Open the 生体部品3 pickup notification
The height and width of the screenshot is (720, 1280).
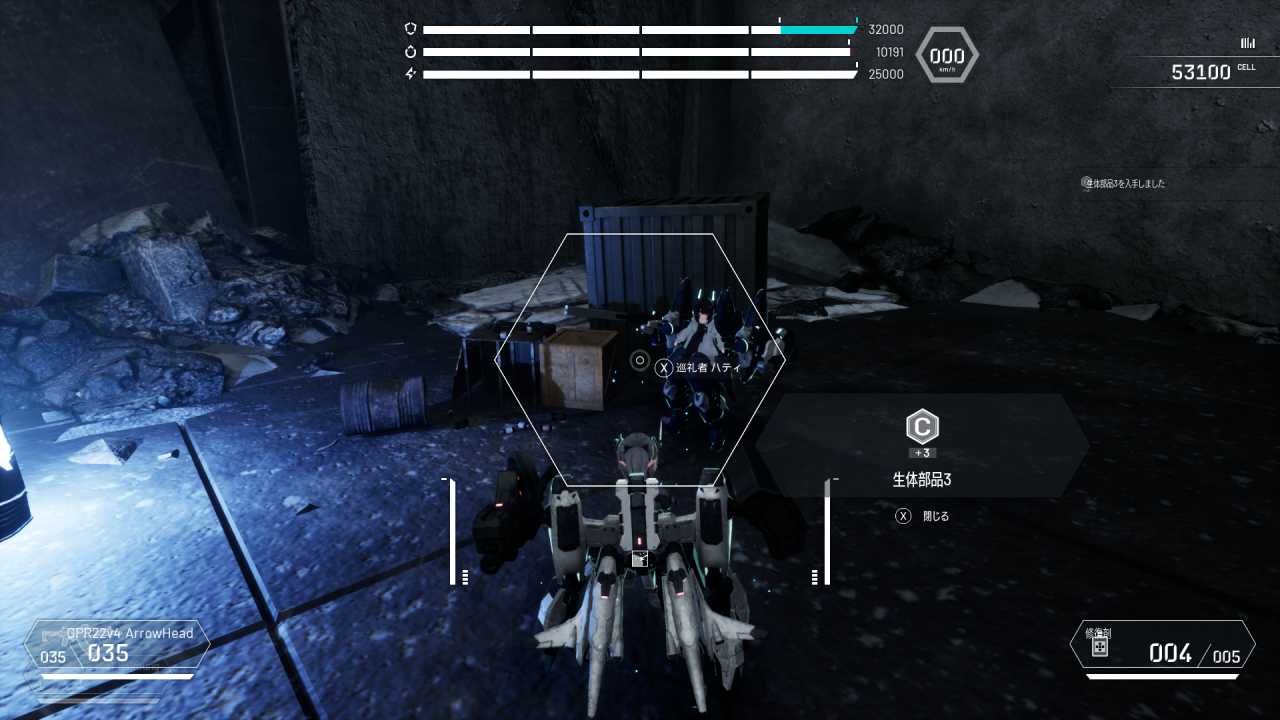click(x=1126, y=184)
